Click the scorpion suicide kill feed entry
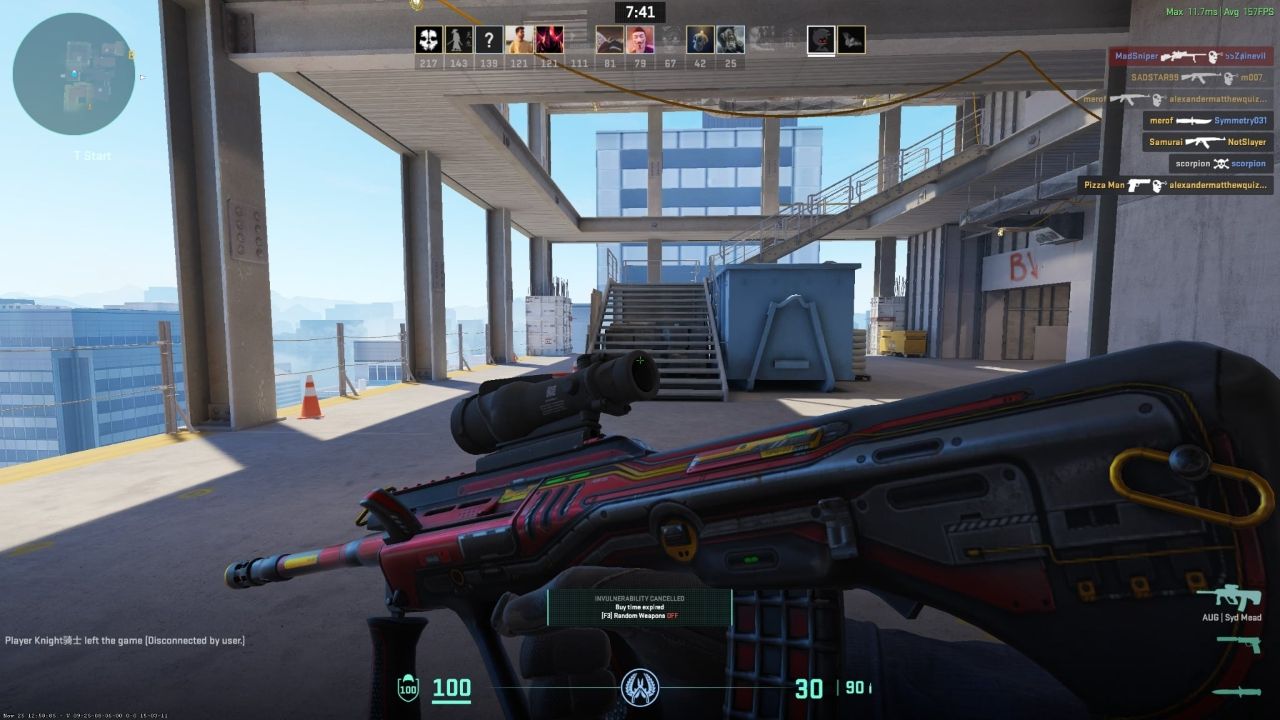 [x=1220, y=163]
